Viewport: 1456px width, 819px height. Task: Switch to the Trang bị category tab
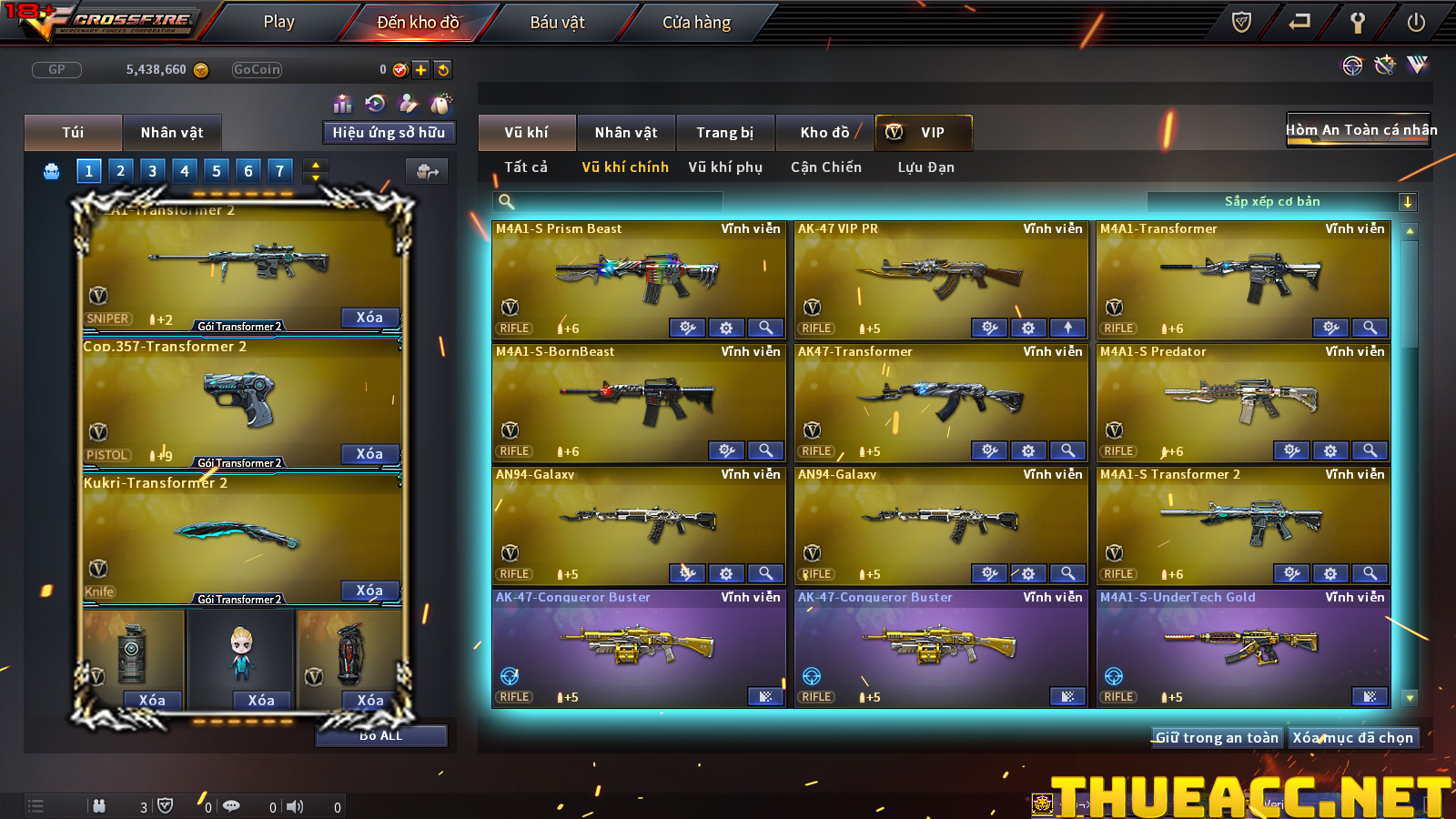pos(724,133)
